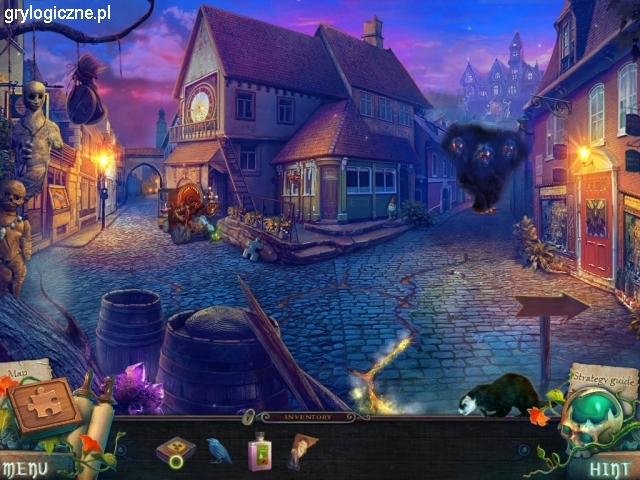
Task: Follow the arrow signpost to next area
Action: click(x=551, y=309)
